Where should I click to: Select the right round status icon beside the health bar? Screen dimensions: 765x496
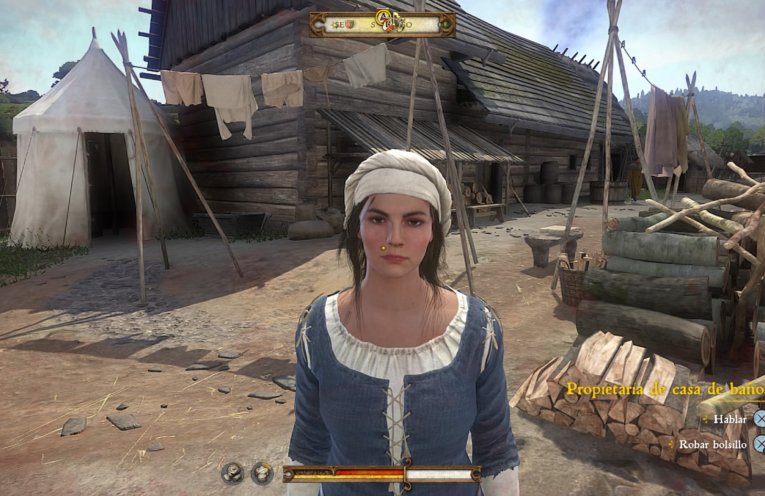pos(262,473)
